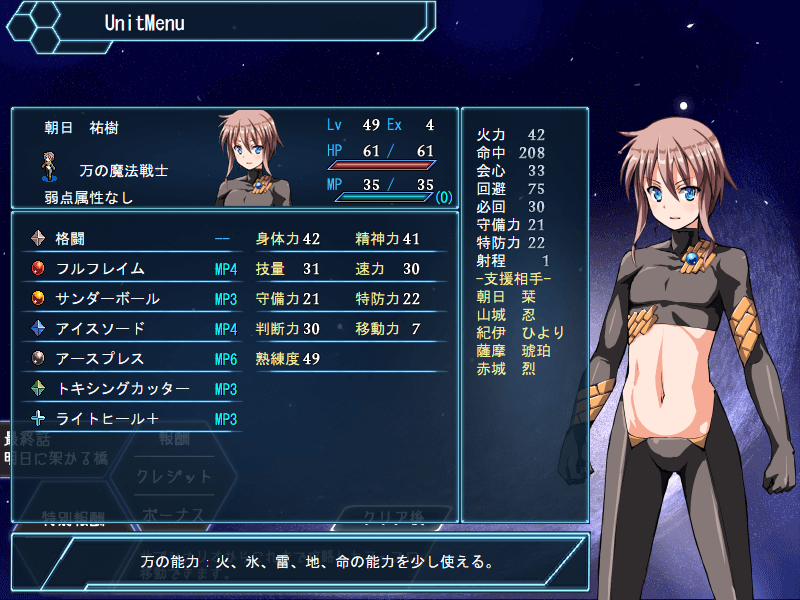This screenshot has height=600, width=800.
Task: Choose the トキシングカッター skill entry
Action: [x=130, y=389]
